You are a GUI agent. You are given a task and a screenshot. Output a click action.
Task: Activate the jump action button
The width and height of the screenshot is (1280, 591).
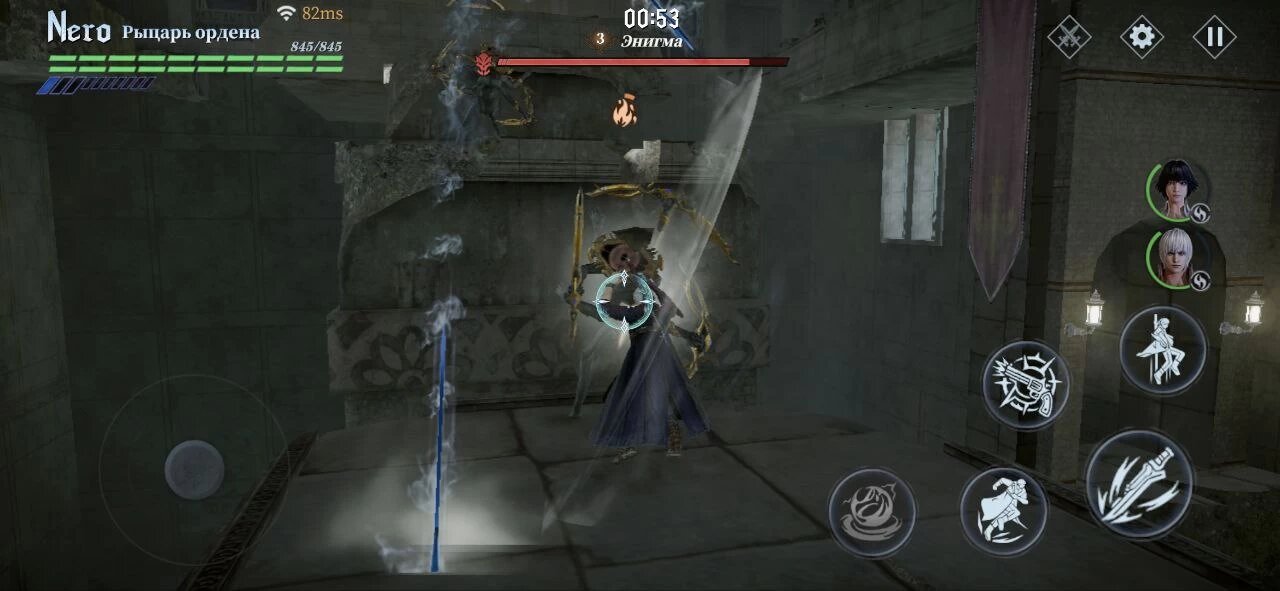[1162, 350]
